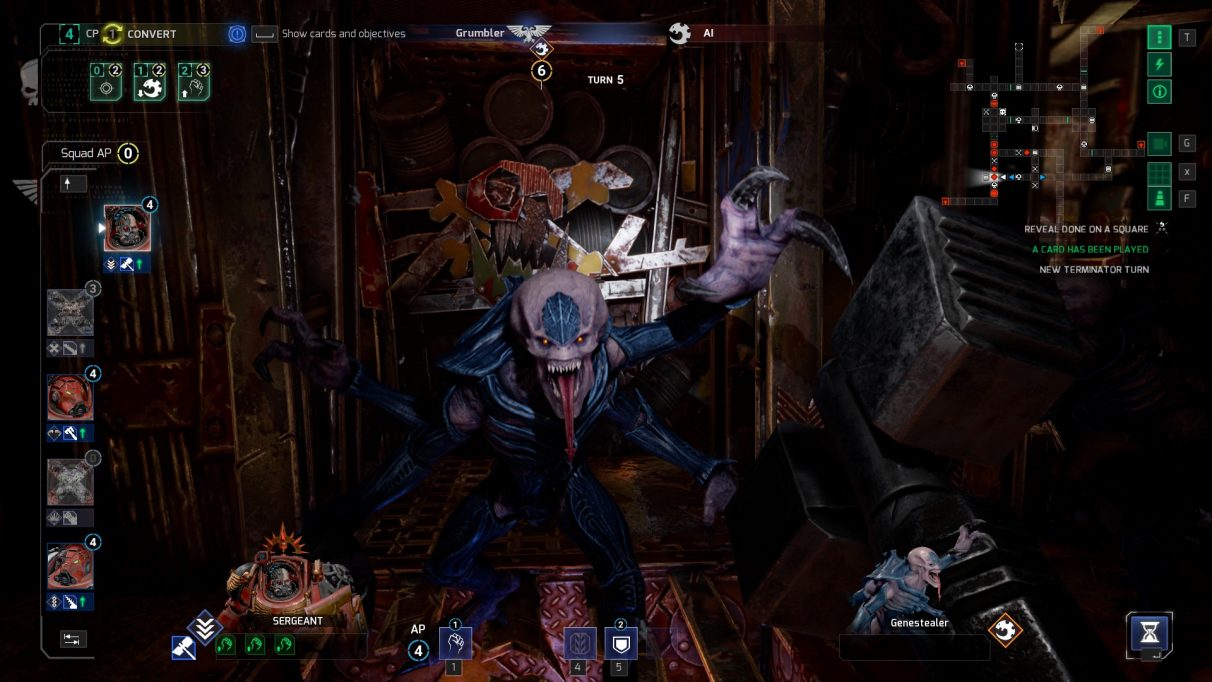Open the green info button
The width and height of the screenshot is (1212, 682).
pos(1159,92)
